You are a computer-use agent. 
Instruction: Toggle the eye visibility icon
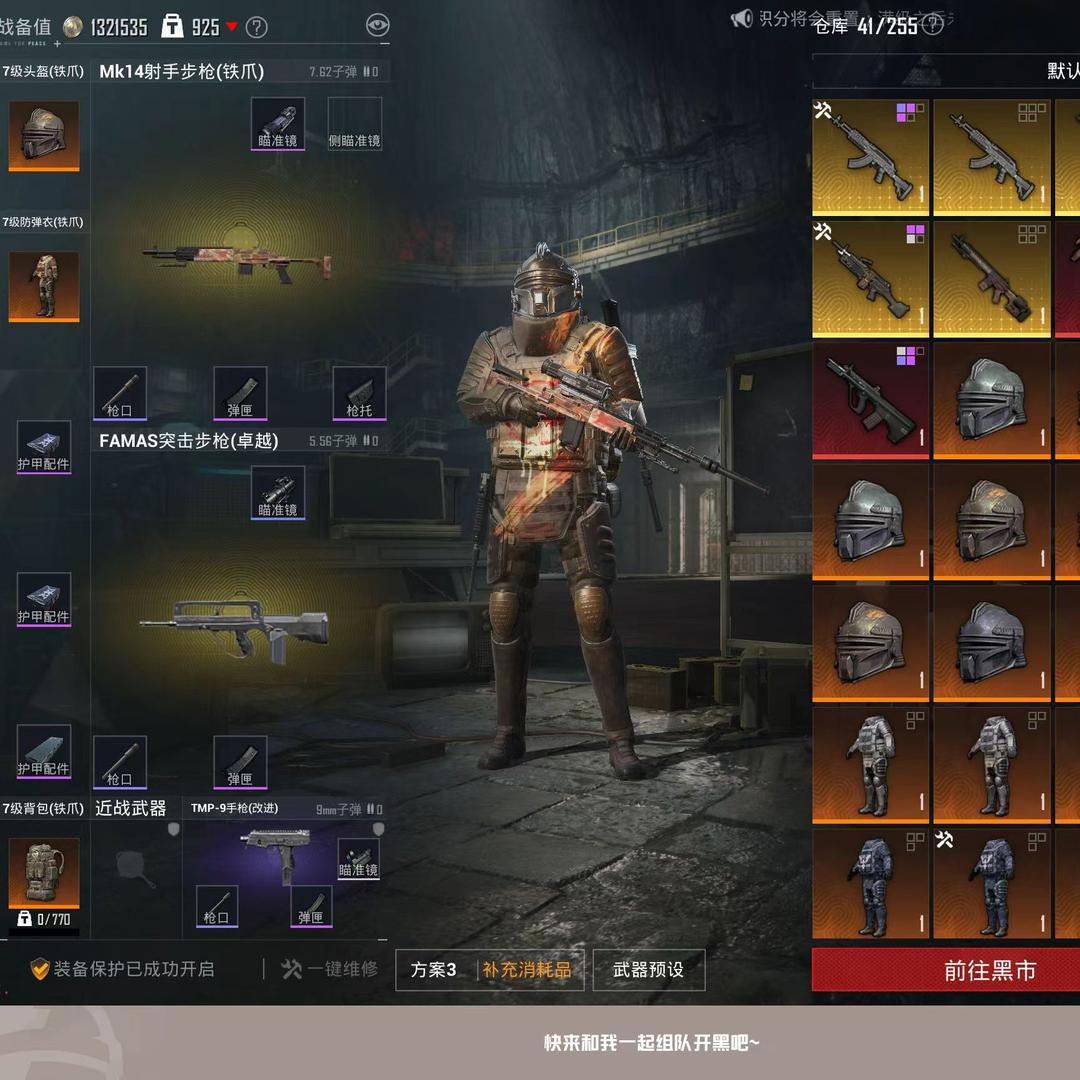(377, 26)
